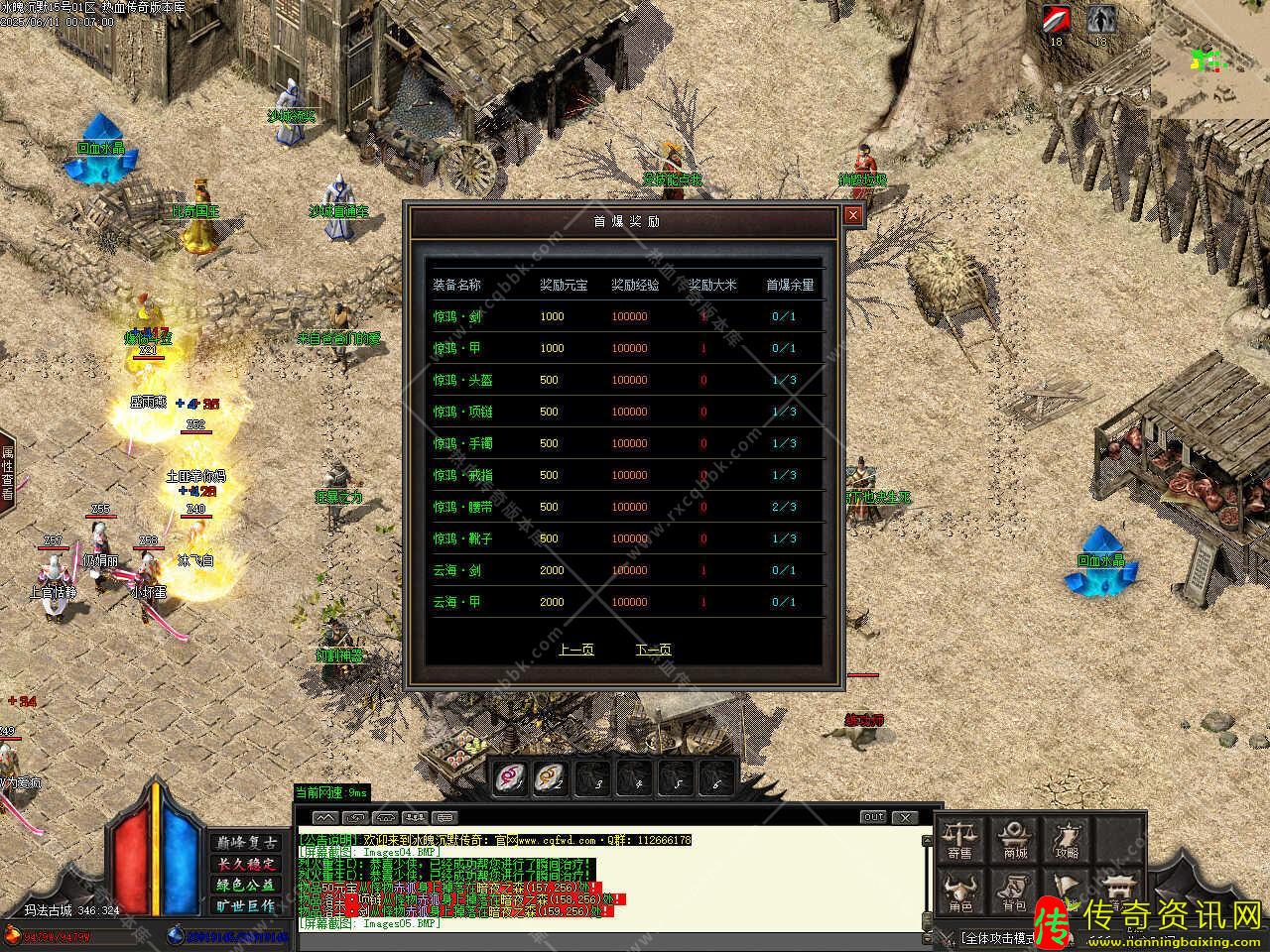This screenshot has height=952, width=1270.
Task: Use the skill in hotbar slot 2
Action: (x=551, y=778)
